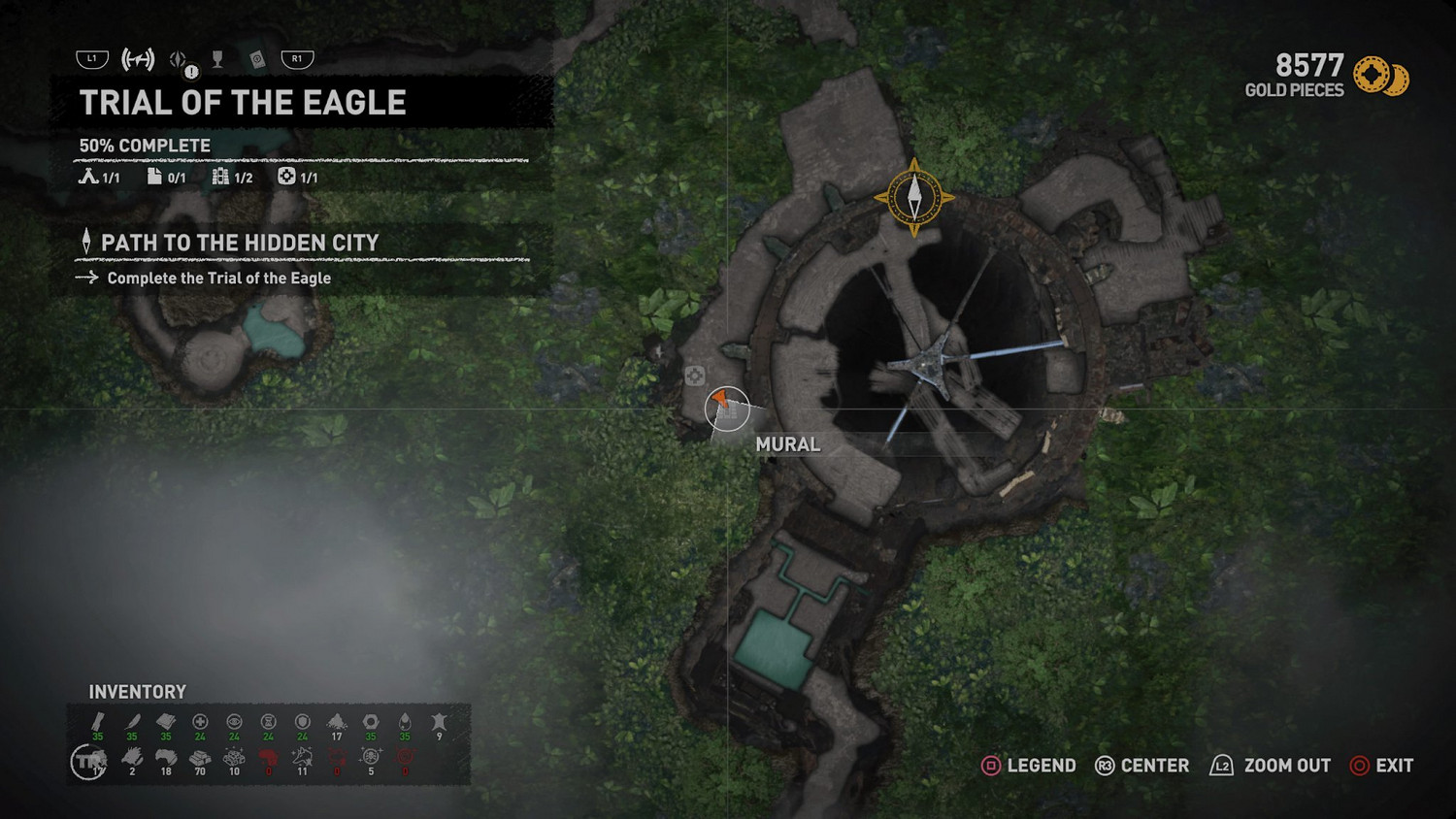Select the shield-symbol herb in the inventory
Image resolution: width=1456 pixels, height=819 pixels.
coord(303,723)
